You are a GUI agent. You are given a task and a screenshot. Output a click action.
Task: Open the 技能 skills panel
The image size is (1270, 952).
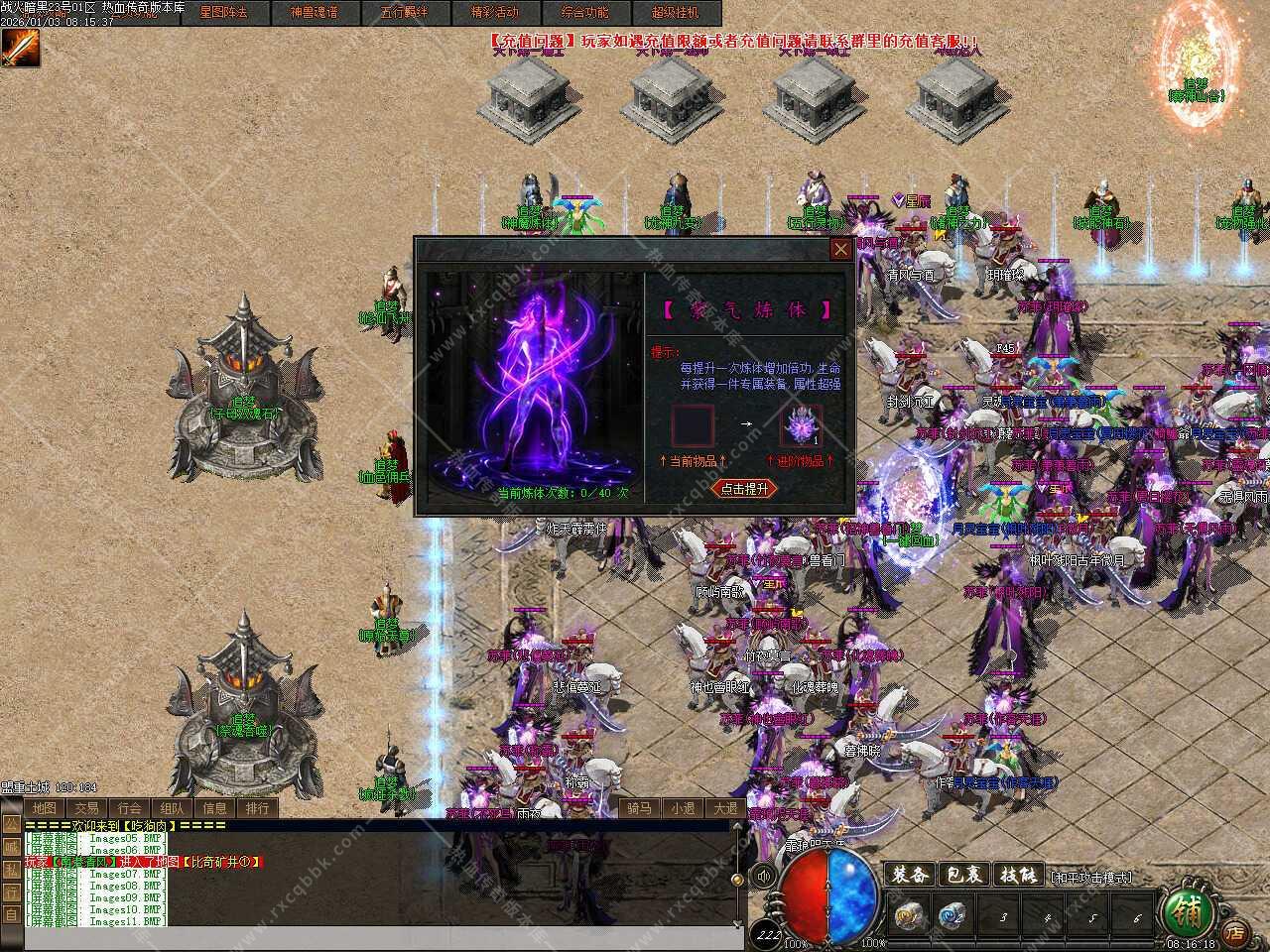click(x=1017, y=875)
